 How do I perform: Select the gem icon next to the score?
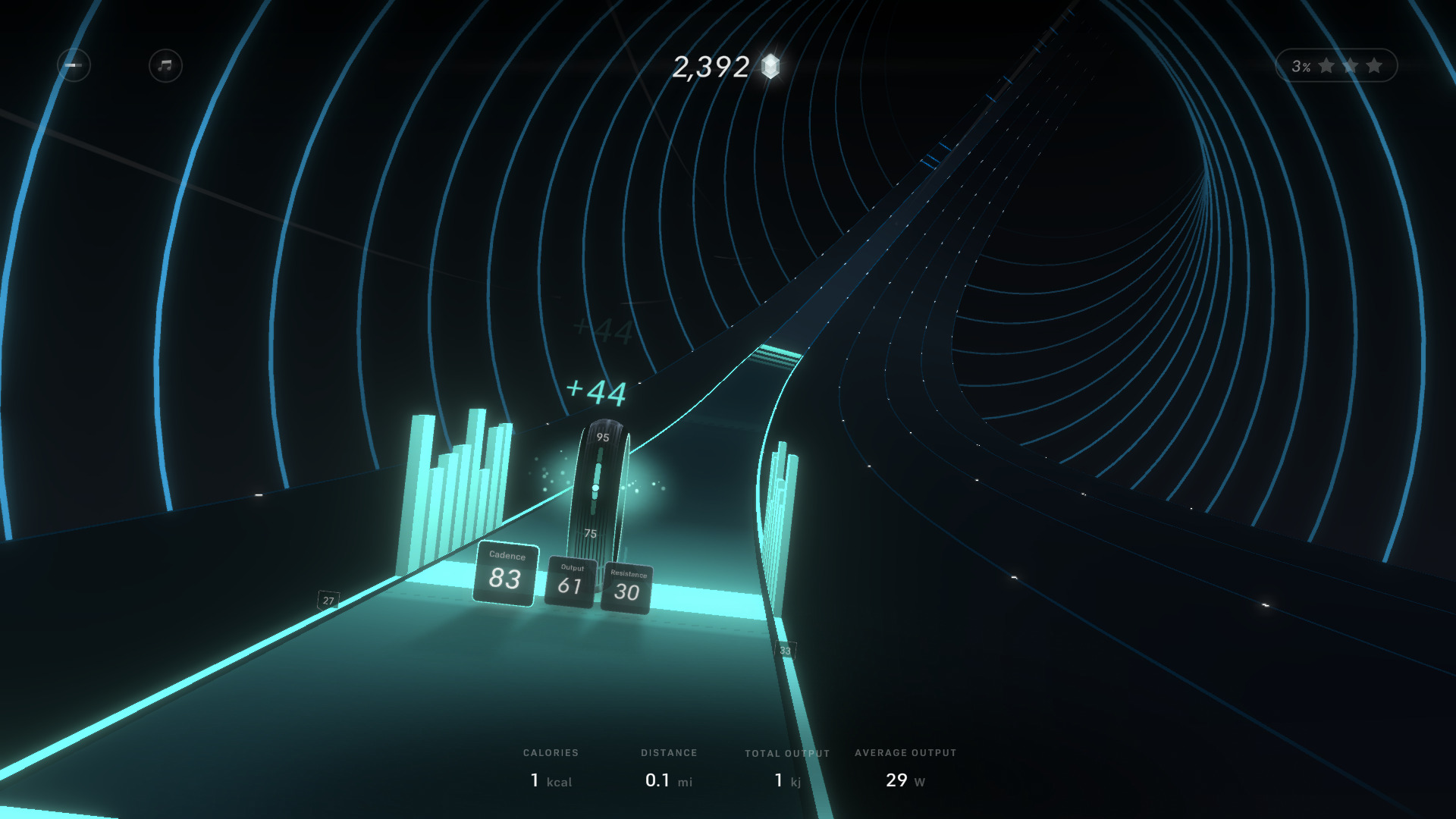[x=769, y=67]
